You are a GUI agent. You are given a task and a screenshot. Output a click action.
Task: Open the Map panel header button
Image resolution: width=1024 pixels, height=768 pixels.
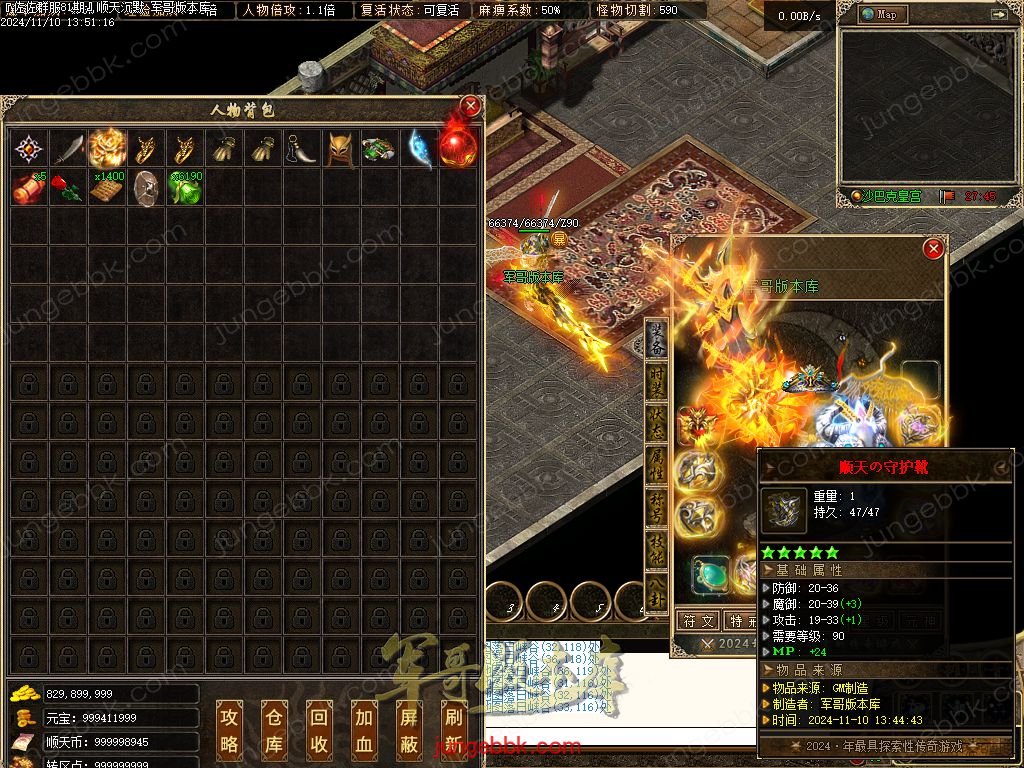(880, 15)
